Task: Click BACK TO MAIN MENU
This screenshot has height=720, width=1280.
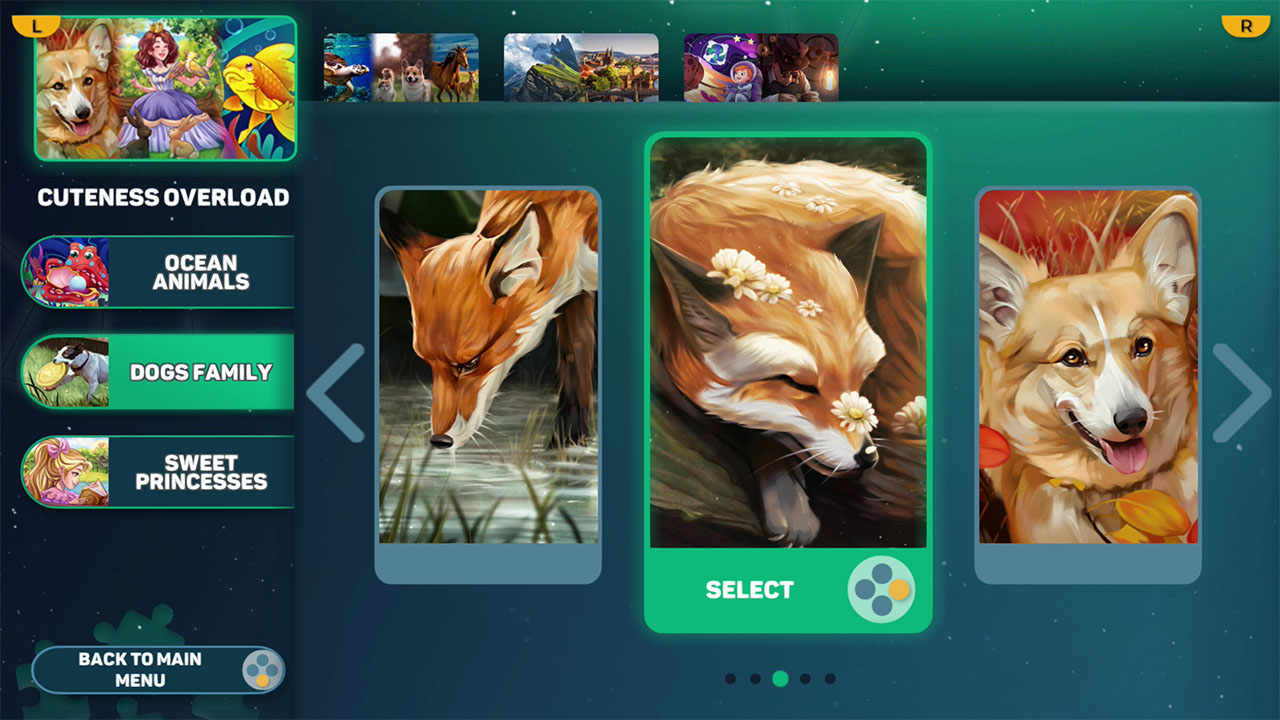Action: (140, 668)
